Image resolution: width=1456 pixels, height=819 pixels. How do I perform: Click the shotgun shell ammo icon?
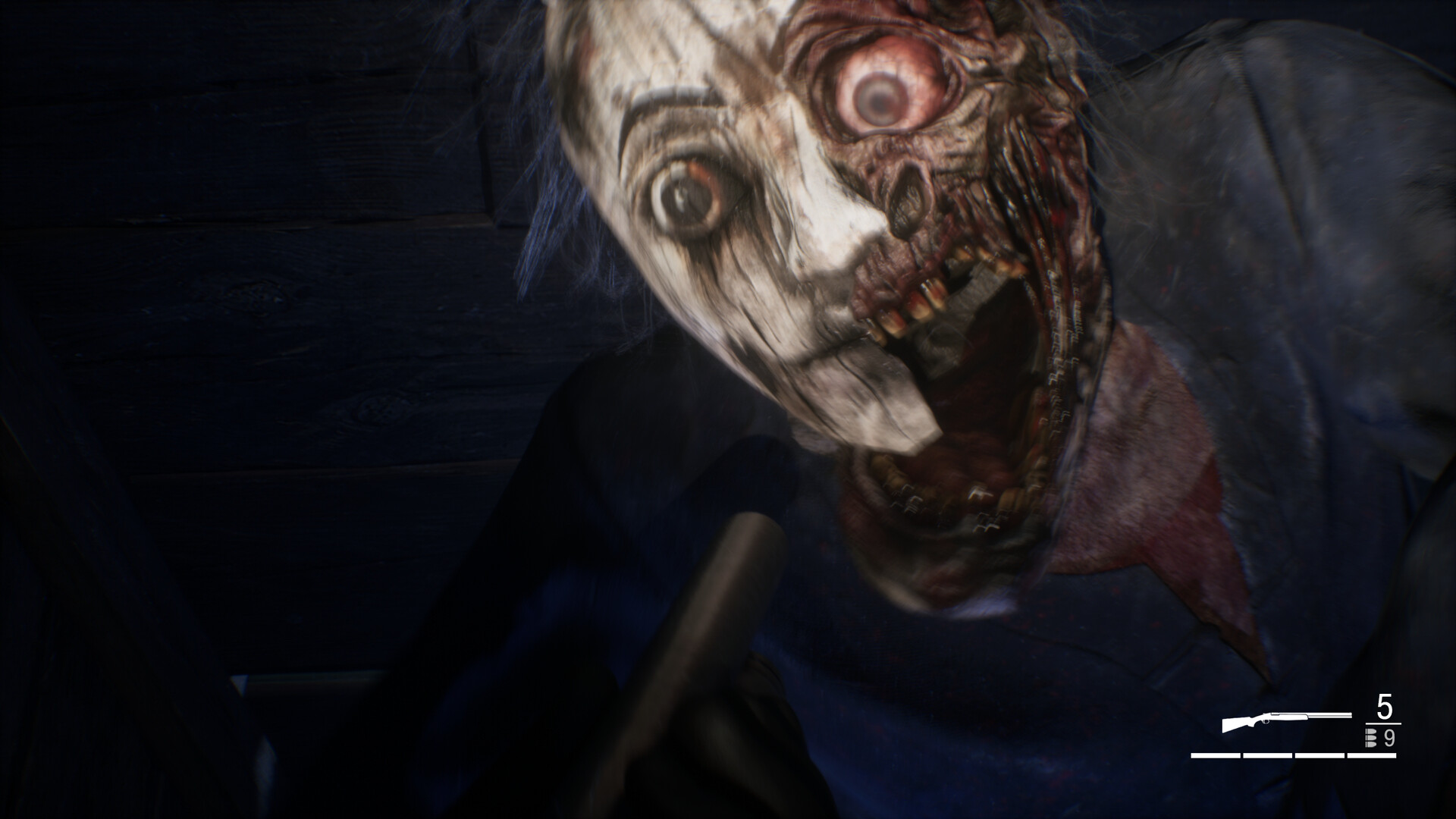click(1370, 738)
